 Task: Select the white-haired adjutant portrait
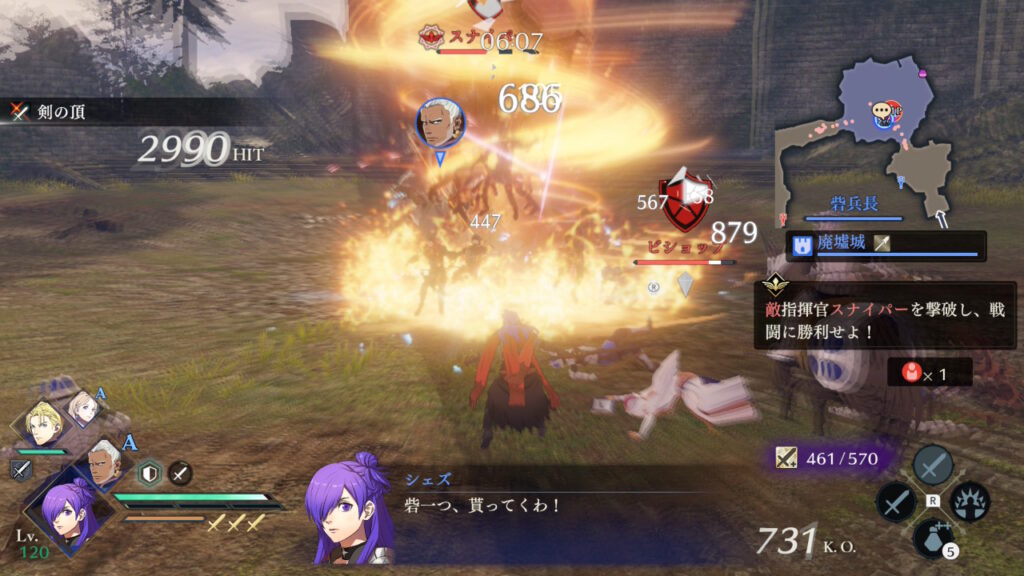click(x=103, y=461)
